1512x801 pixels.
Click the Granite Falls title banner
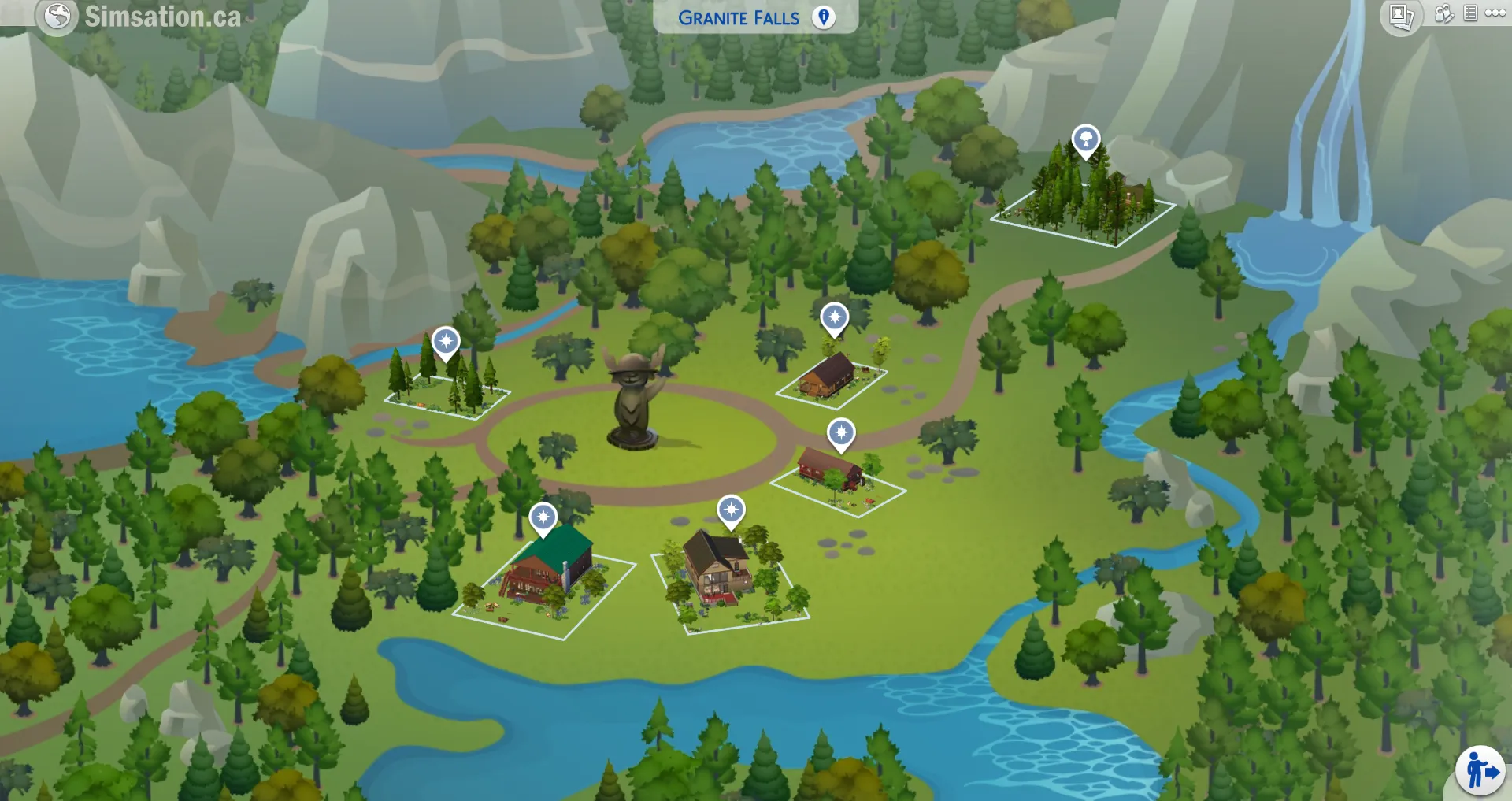(740, 17)
